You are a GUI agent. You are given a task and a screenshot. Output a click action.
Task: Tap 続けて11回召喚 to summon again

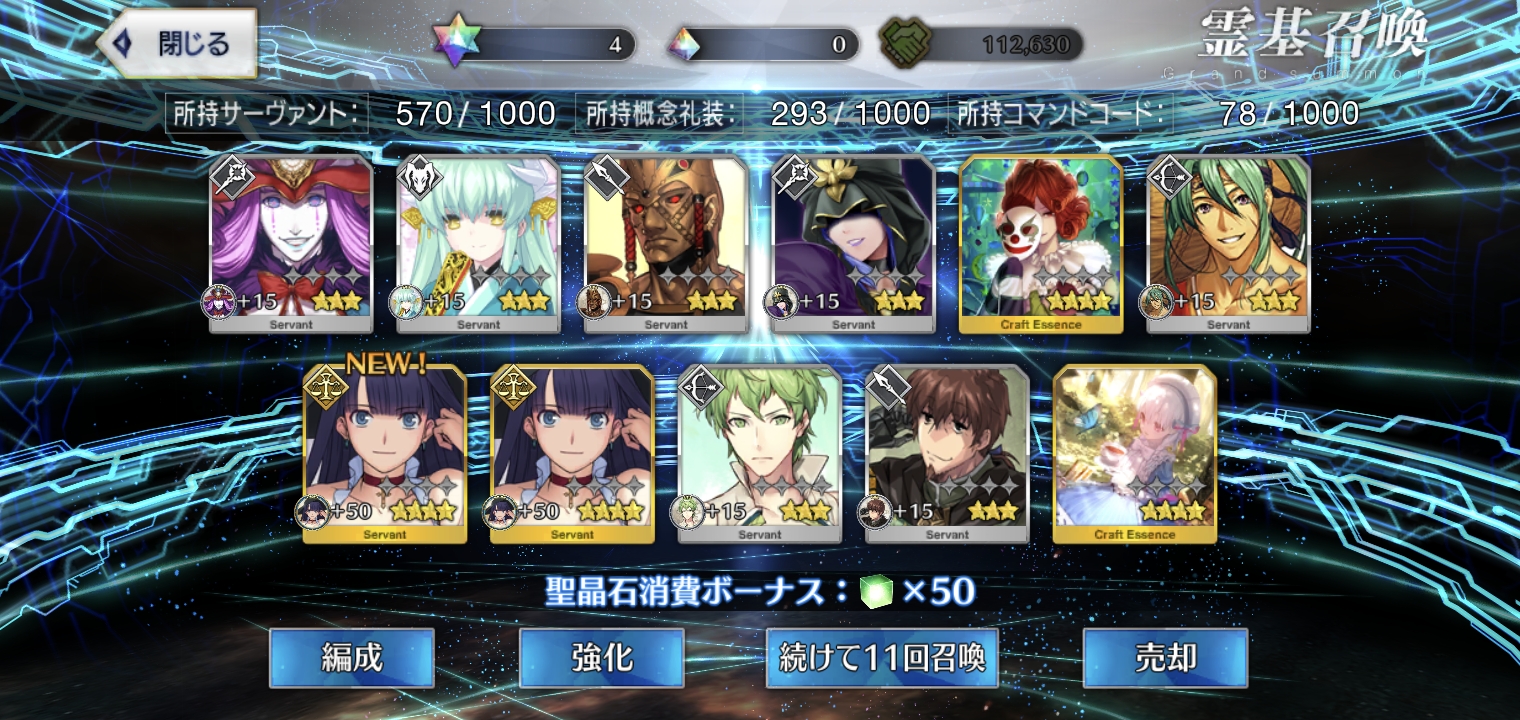point(882,657)
